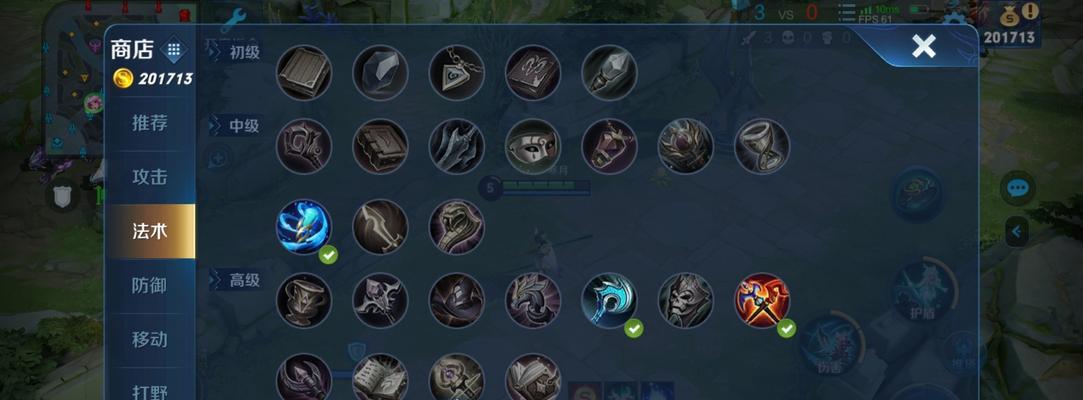
Task: Select the white mask item
Action: pos(533,146)
